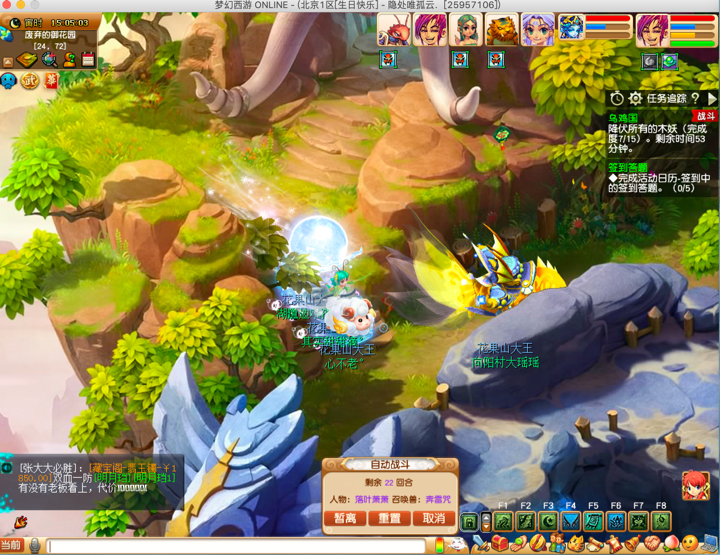Open the smiley face emoji icon
This screenshot has width=720, height=555.
(689, 544)
